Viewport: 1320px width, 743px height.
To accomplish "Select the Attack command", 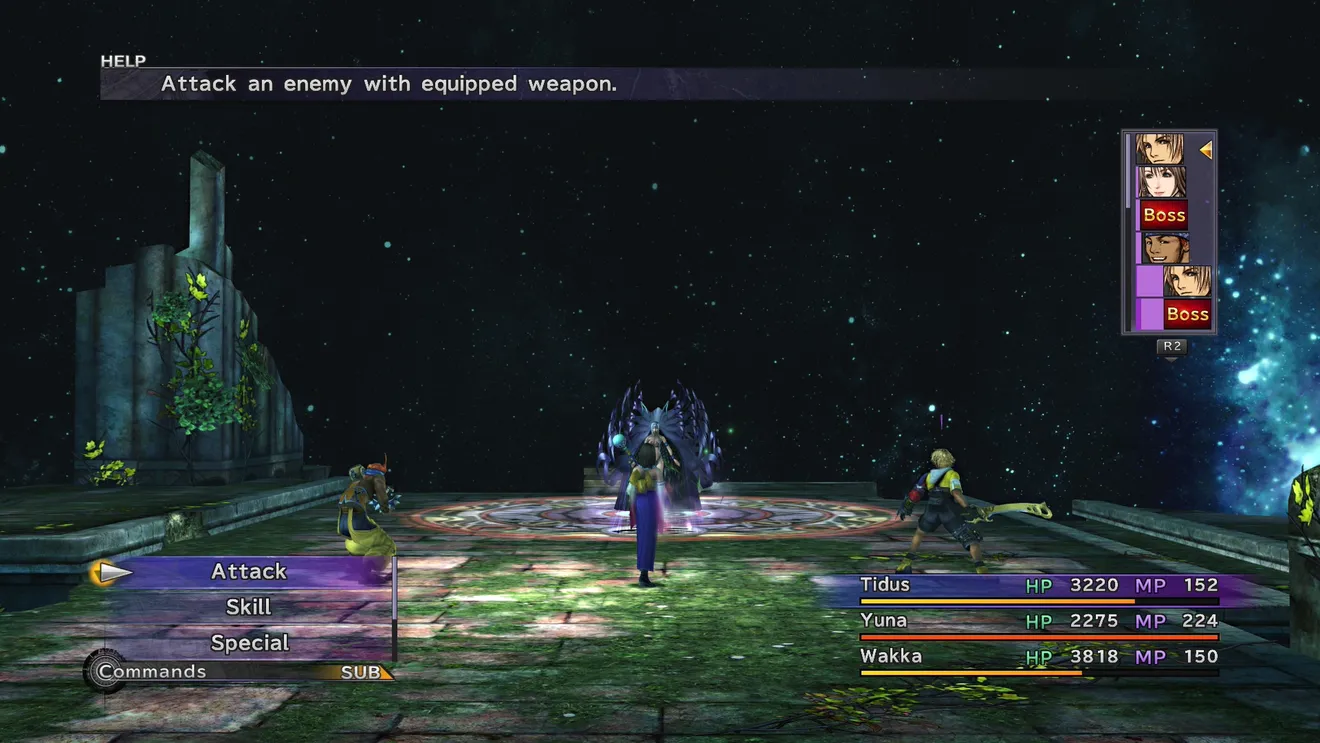I will (x=249, y=571).
